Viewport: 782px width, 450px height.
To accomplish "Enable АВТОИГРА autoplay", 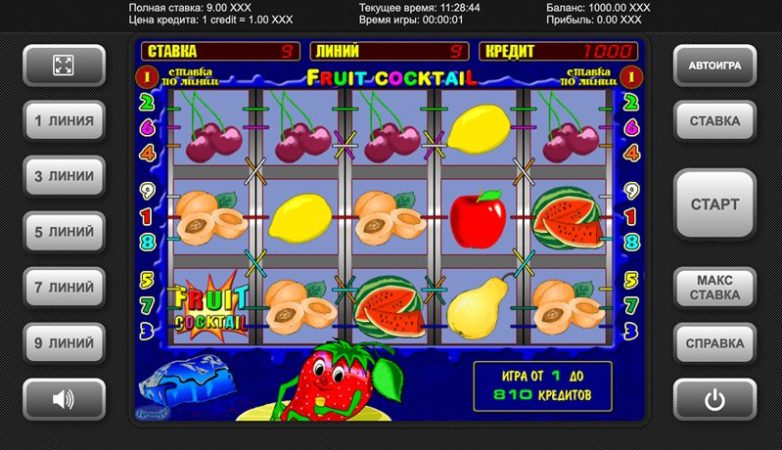I will point(714,66).
